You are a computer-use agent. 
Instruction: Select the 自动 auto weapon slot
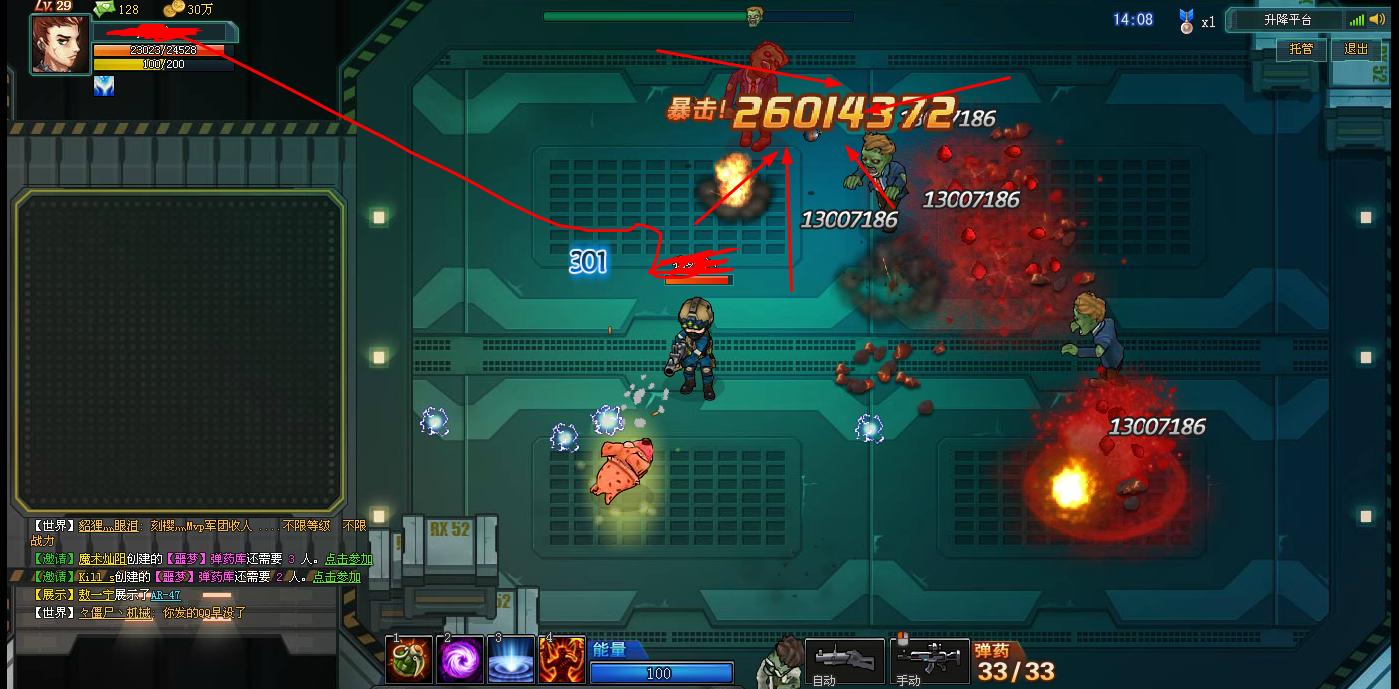pos(845,660)
